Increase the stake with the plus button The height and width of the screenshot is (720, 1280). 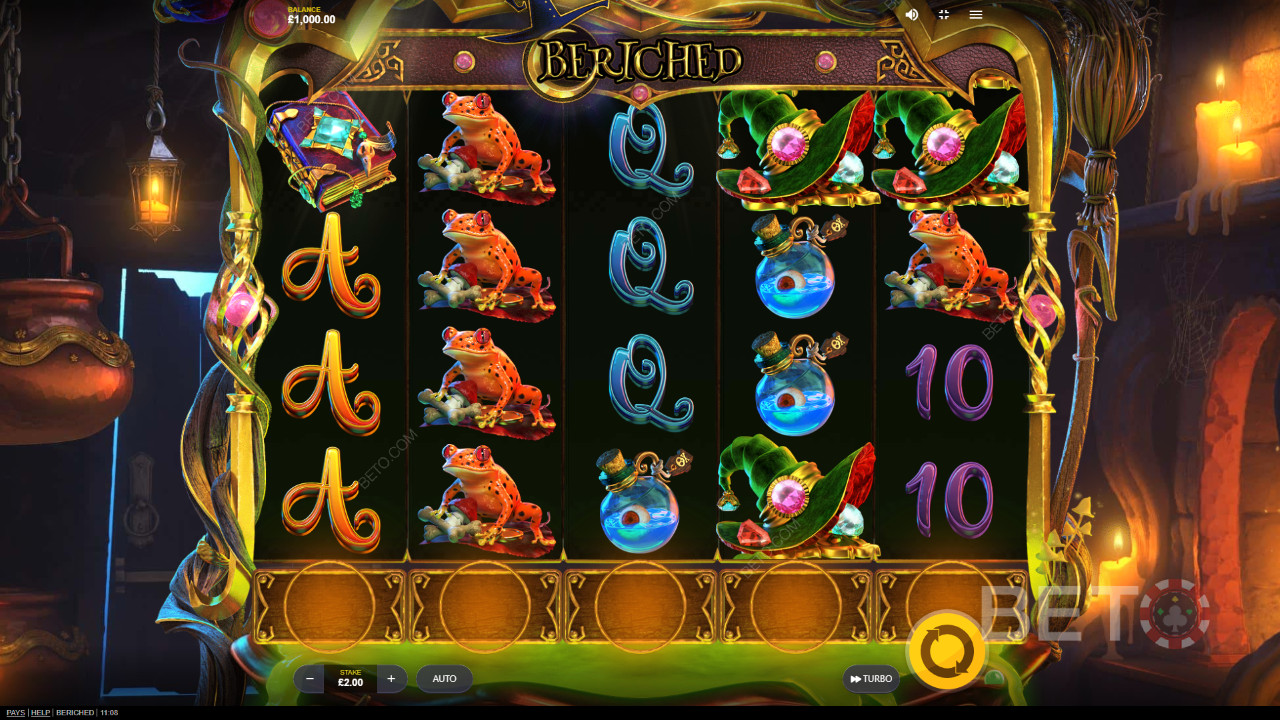pyautogui.click(x=391, y=679)
